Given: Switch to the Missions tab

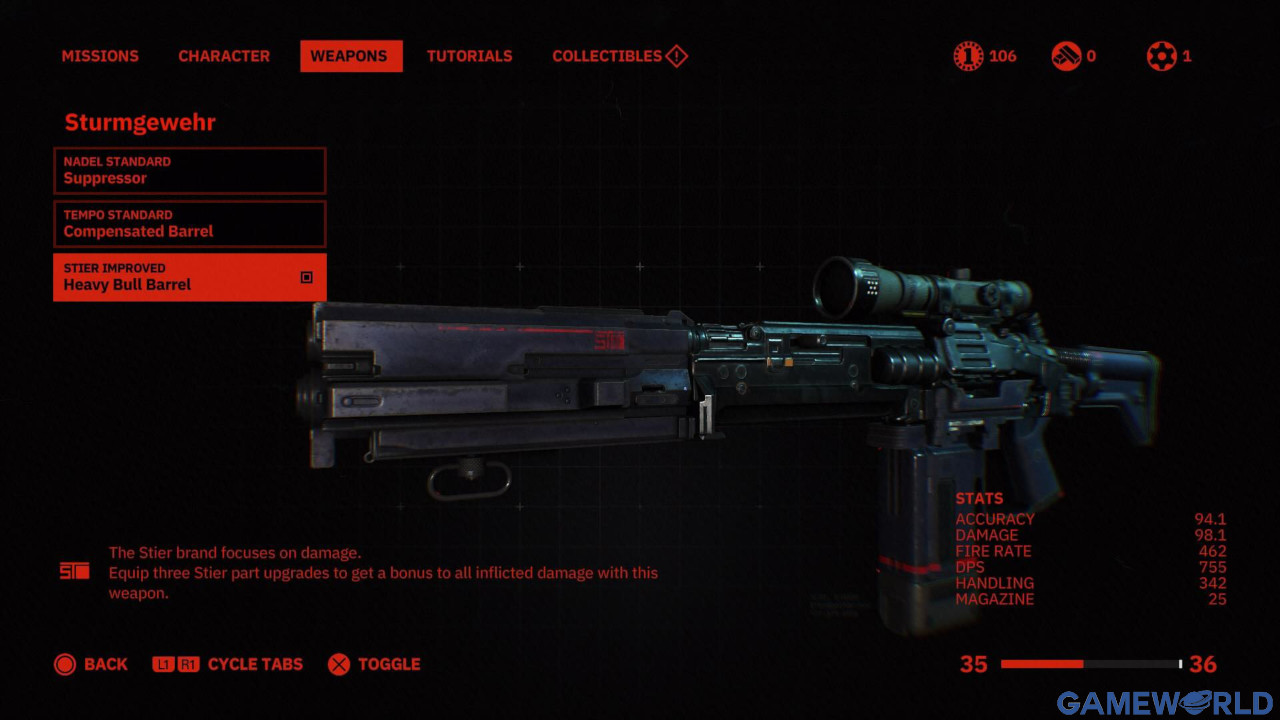Looking at the screenshot, I should click(x=100, y=56).
